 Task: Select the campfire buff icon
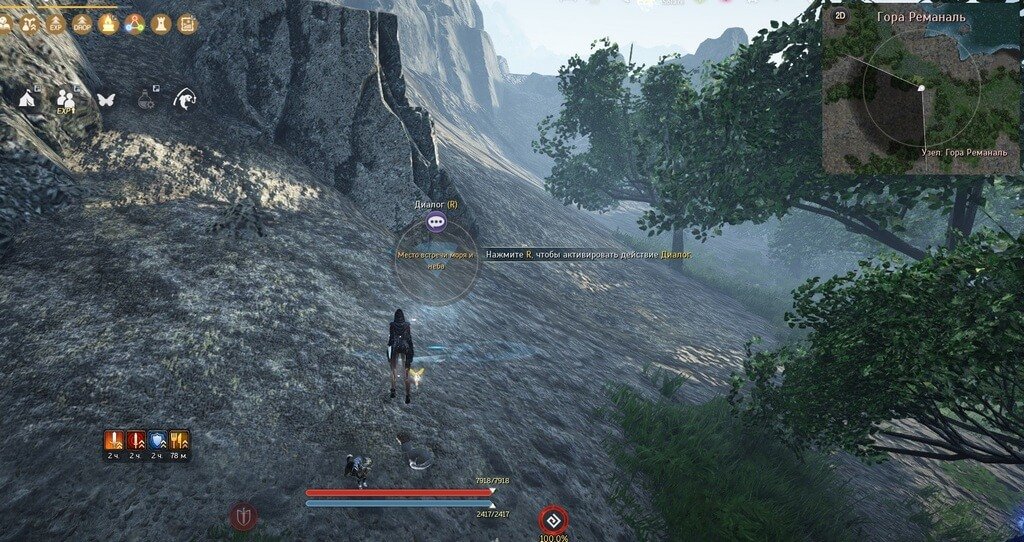tap(108, 23)
